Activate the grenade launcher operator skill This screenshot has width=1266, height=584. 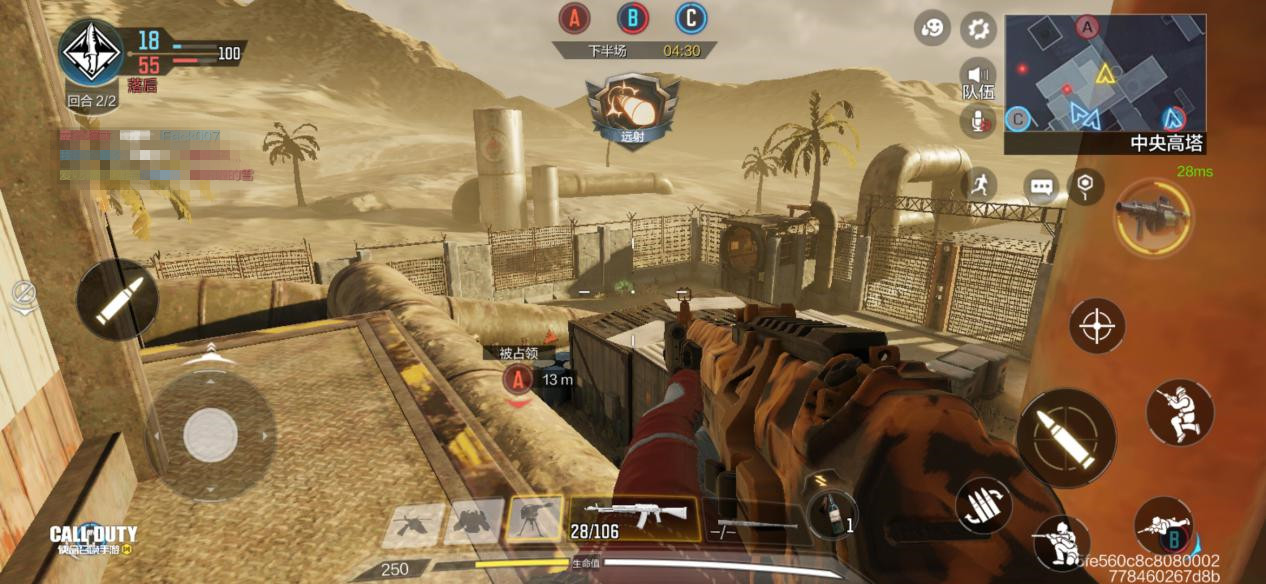point(1152,216)
